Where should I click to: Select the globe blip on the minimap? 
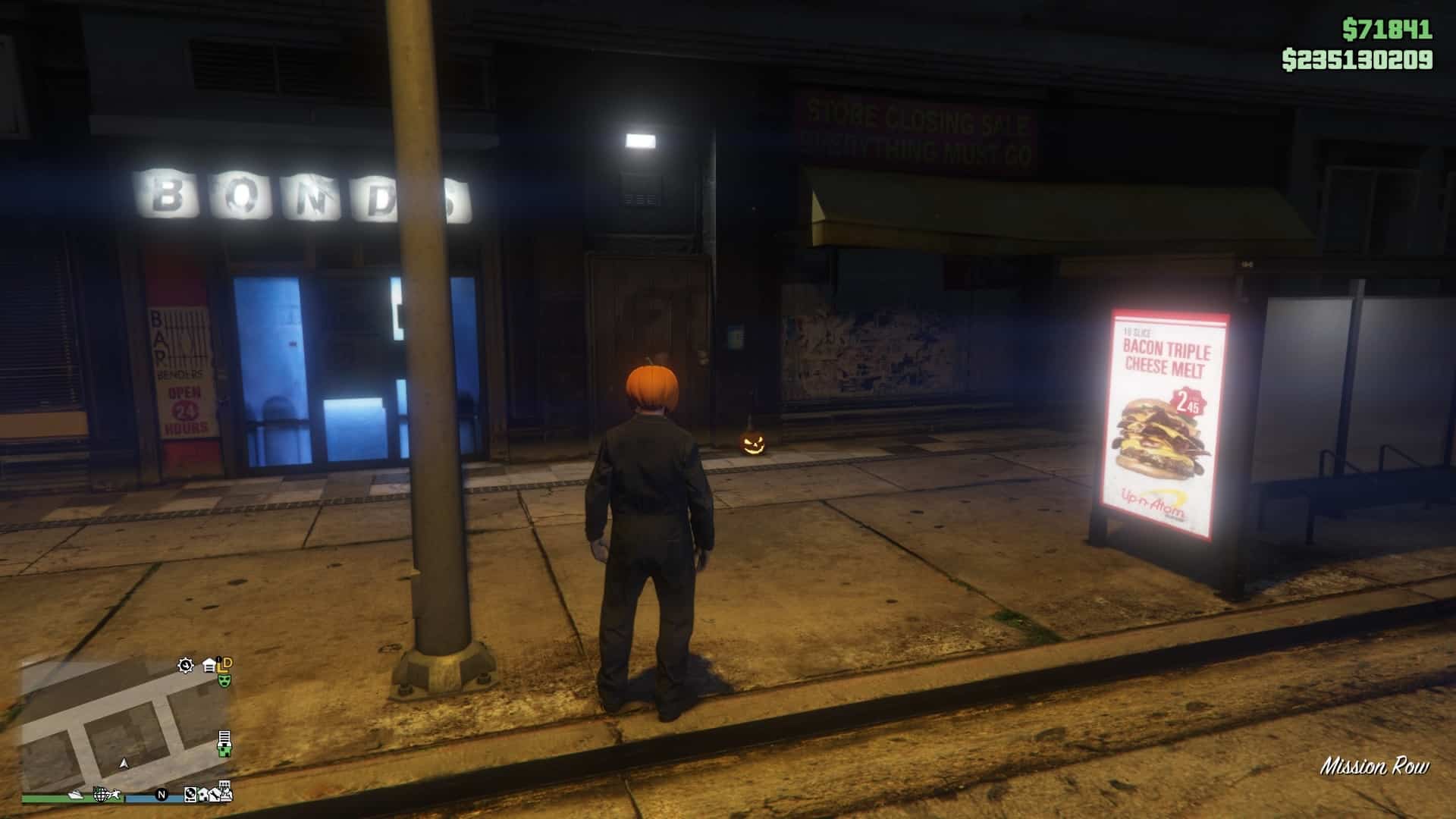(101, 794)
